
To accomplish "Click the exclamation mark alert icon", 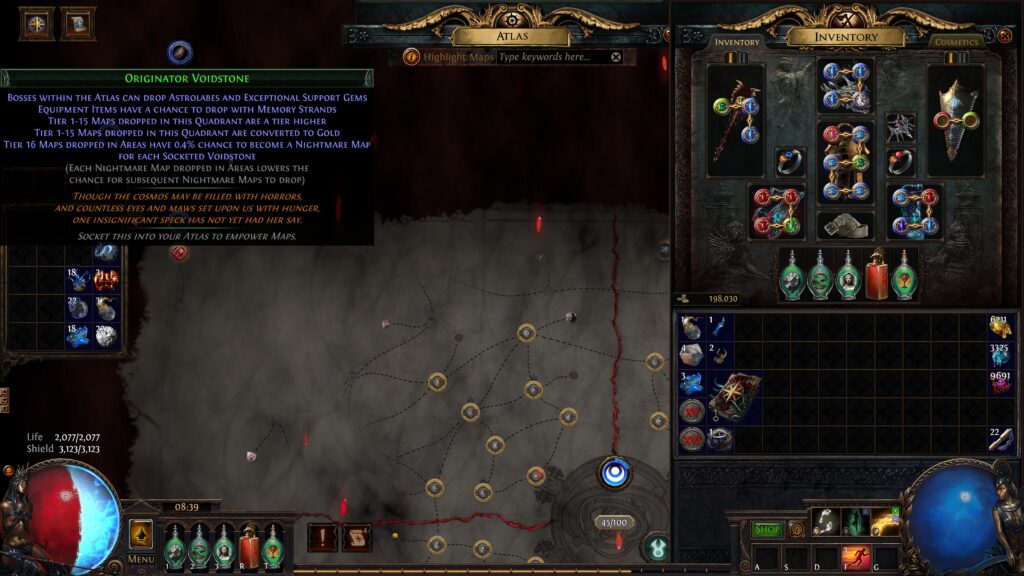I will pyautogui.click(x=322, y=537).
